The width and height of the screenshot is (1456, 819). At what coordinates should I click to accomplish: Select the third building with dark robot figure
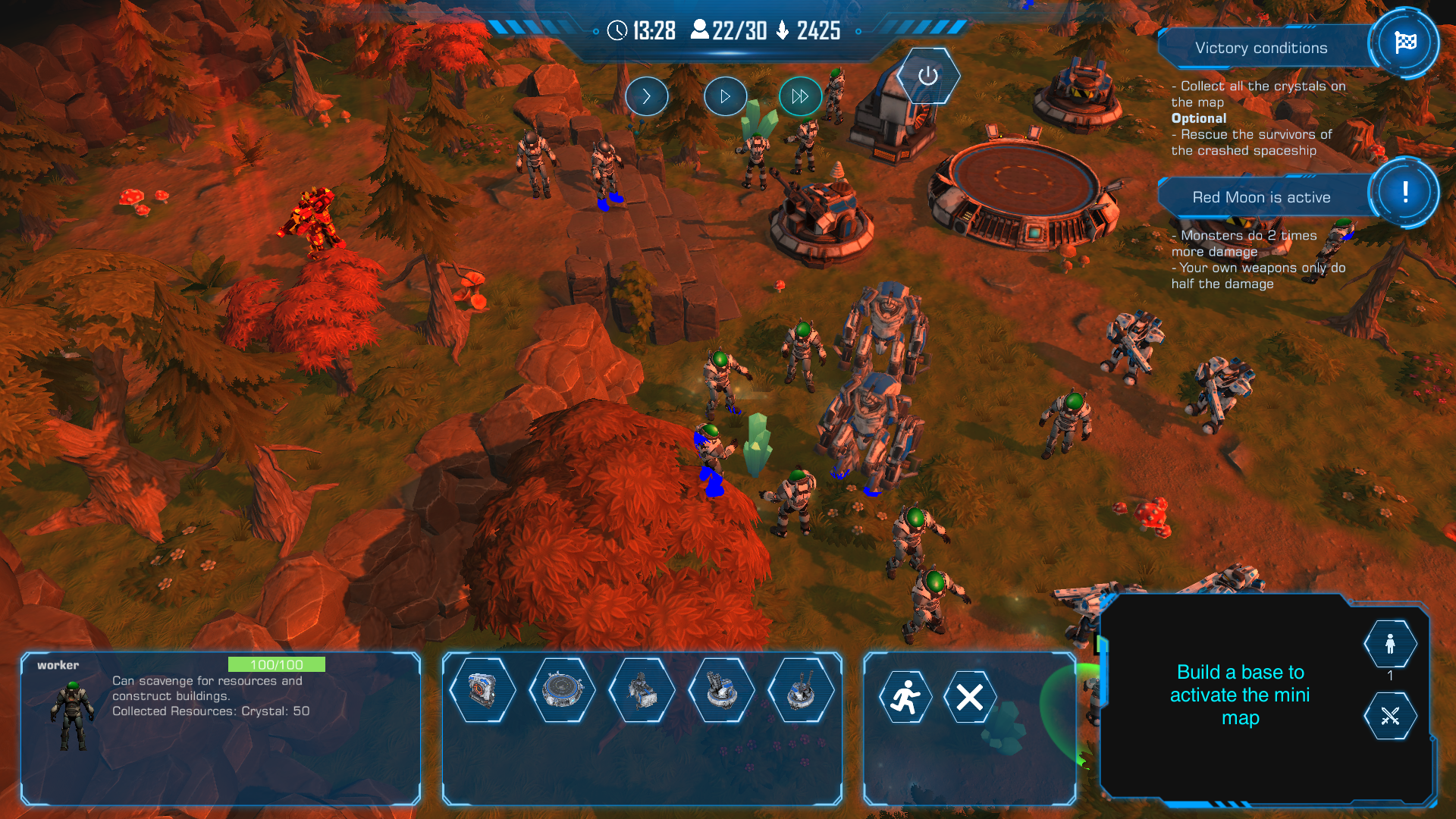(642, 690)
